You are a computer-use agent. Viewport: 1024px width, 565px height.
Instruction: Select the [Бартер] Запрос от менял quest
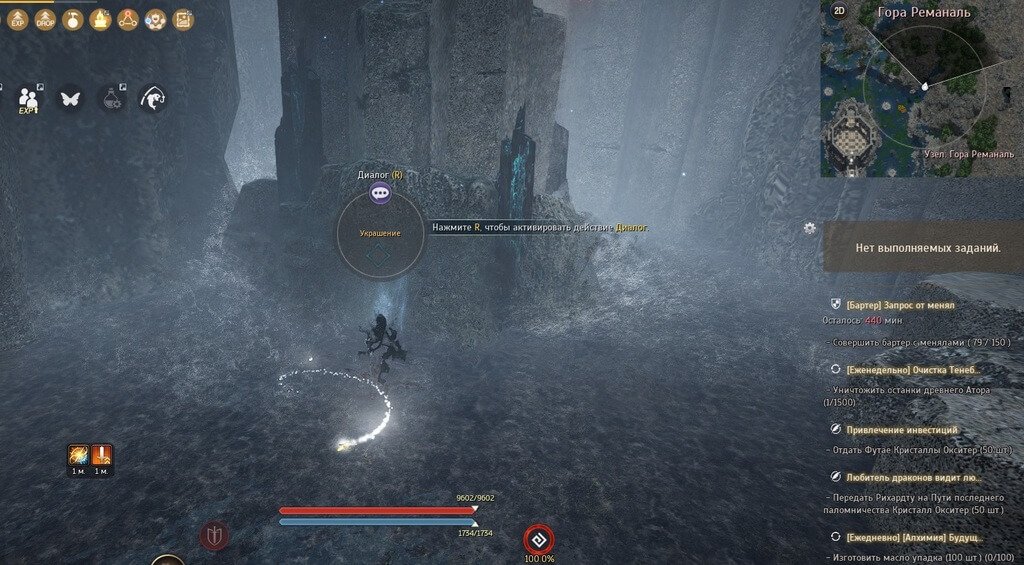tap(899, 304)
